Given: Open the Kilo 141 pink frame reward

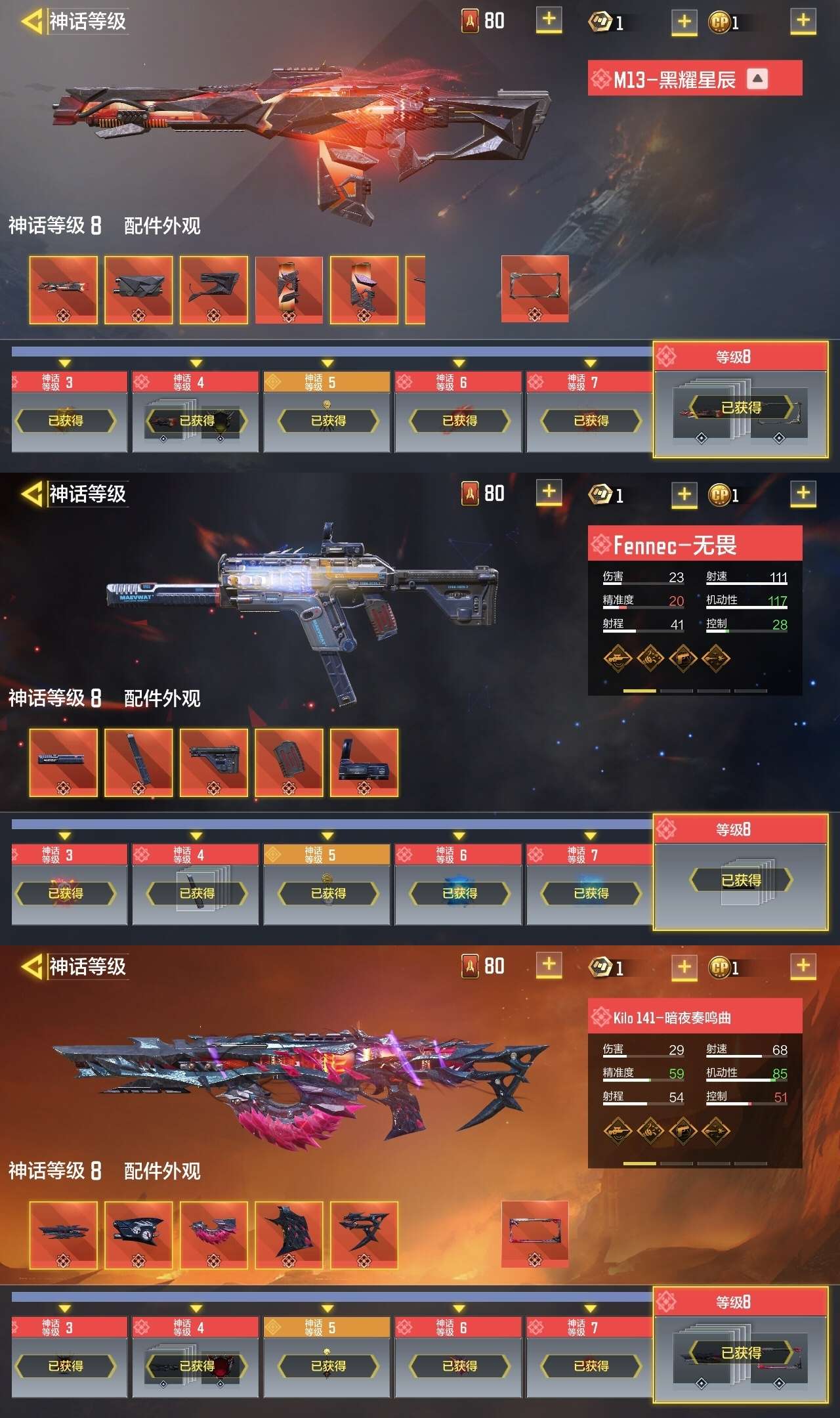Looking at the screenshot, I should [535, 1234].
